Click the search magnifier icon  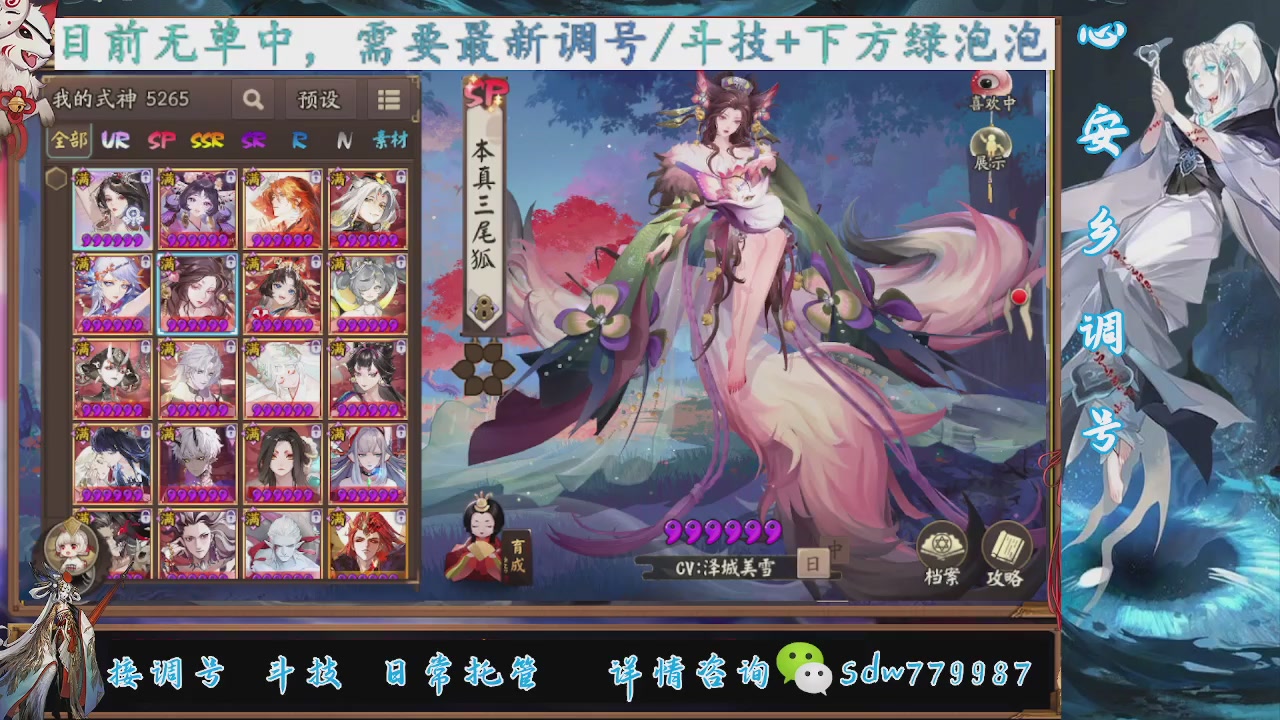(252, 100)
